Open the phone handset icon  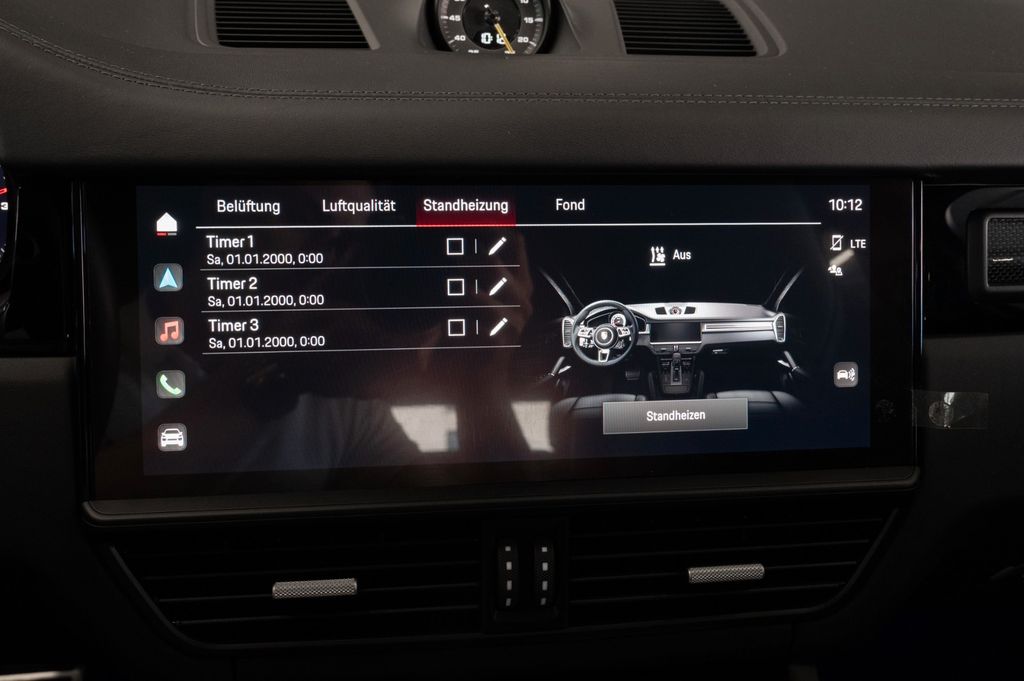pyautogui.click(x=170, y=384)
